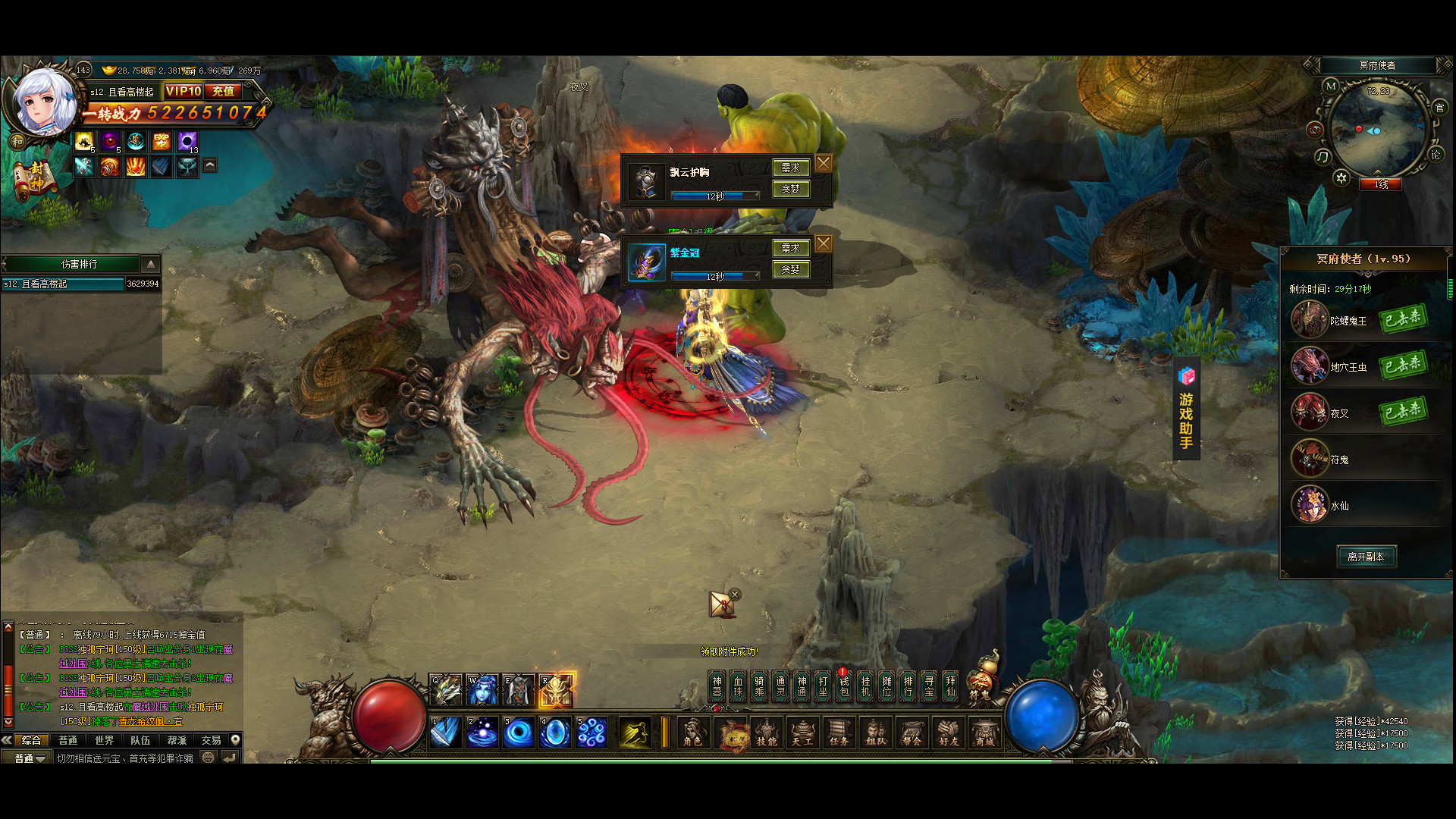
Task: Open the 角色 character sheet
Action: click(x=692, y=733)
